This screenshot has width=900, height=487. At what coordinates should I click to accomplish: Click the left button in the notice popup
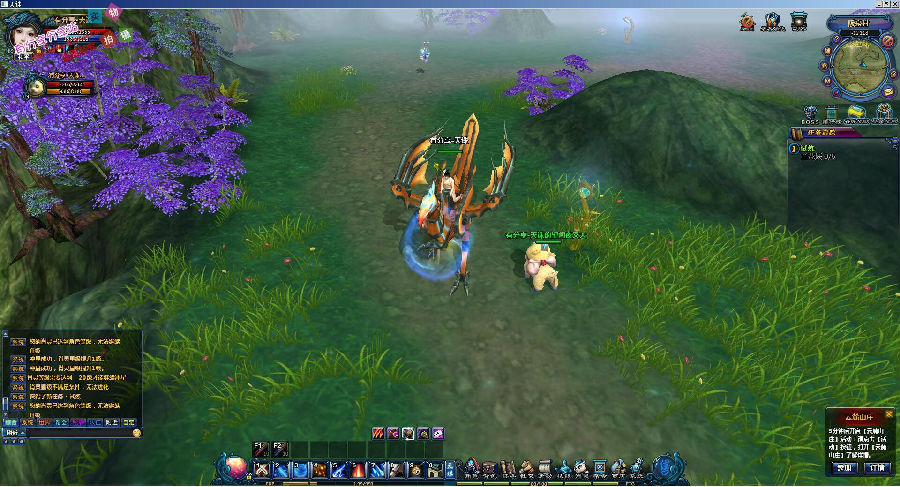pos(846,467)
